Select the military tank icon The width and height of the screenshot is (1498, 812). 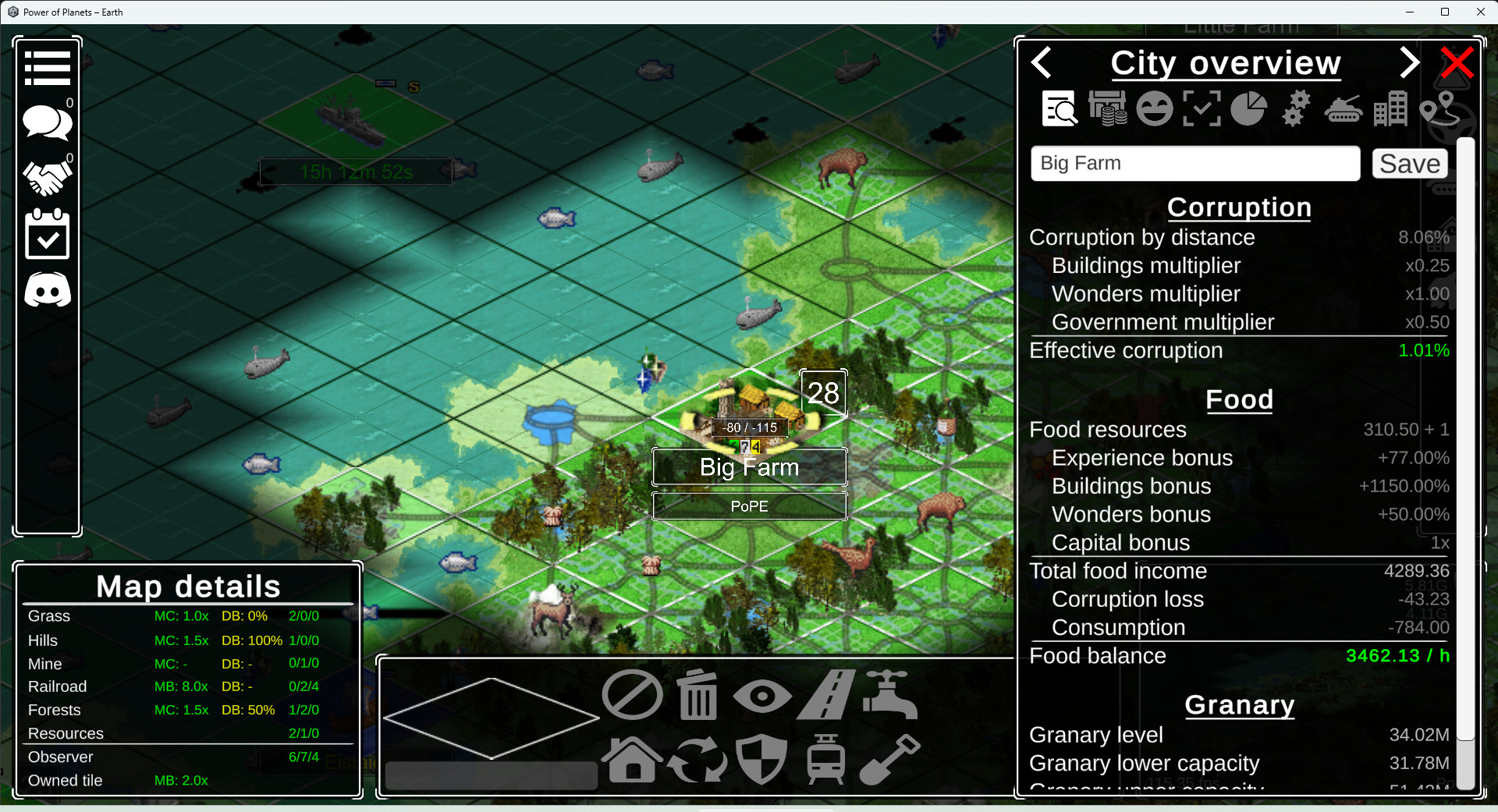tap(1344, 108)
